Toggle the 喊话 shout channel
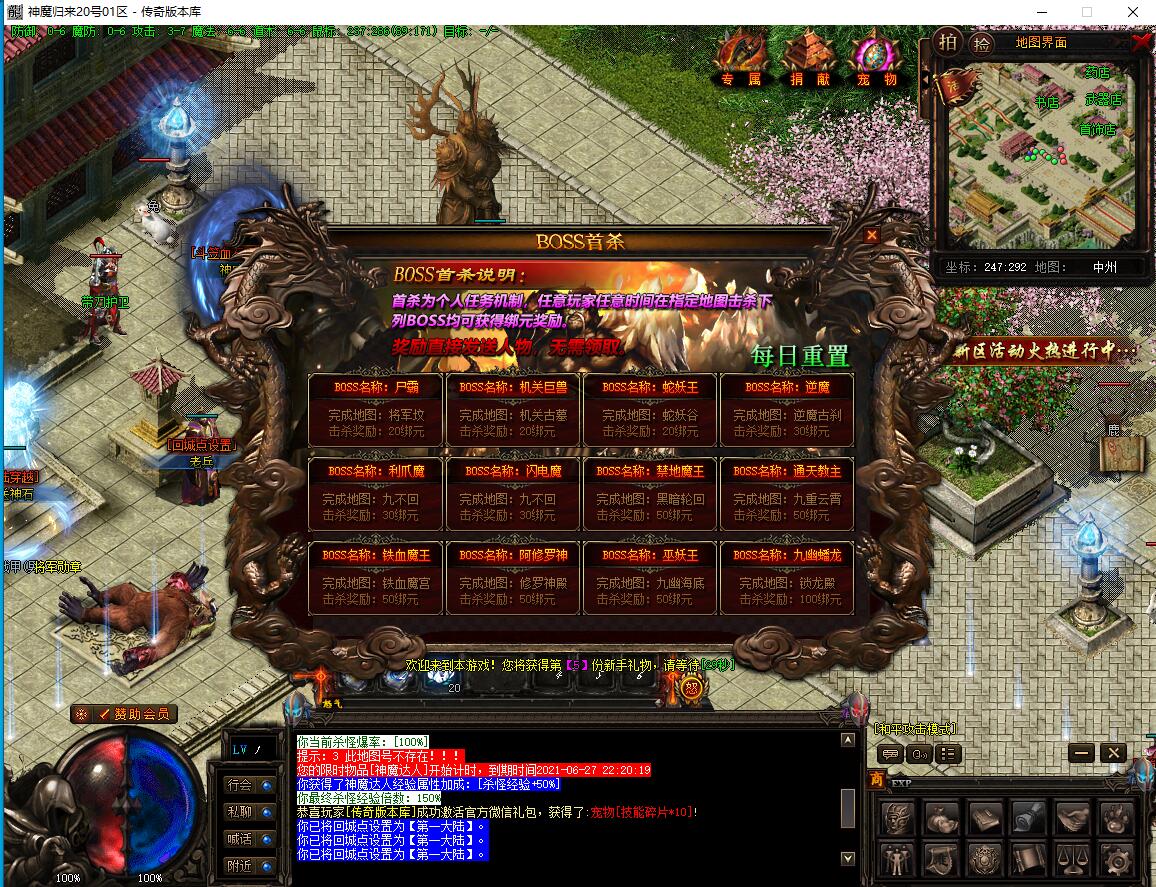 (239, 839)
